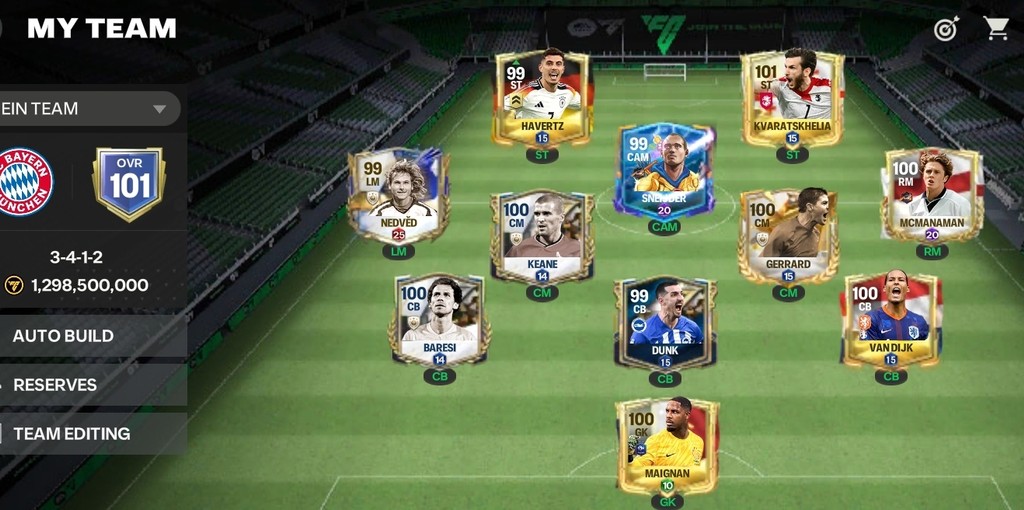The image size is (1024, 510).
Task: Open the shopping cart store
Action: [x=996, y=28]
